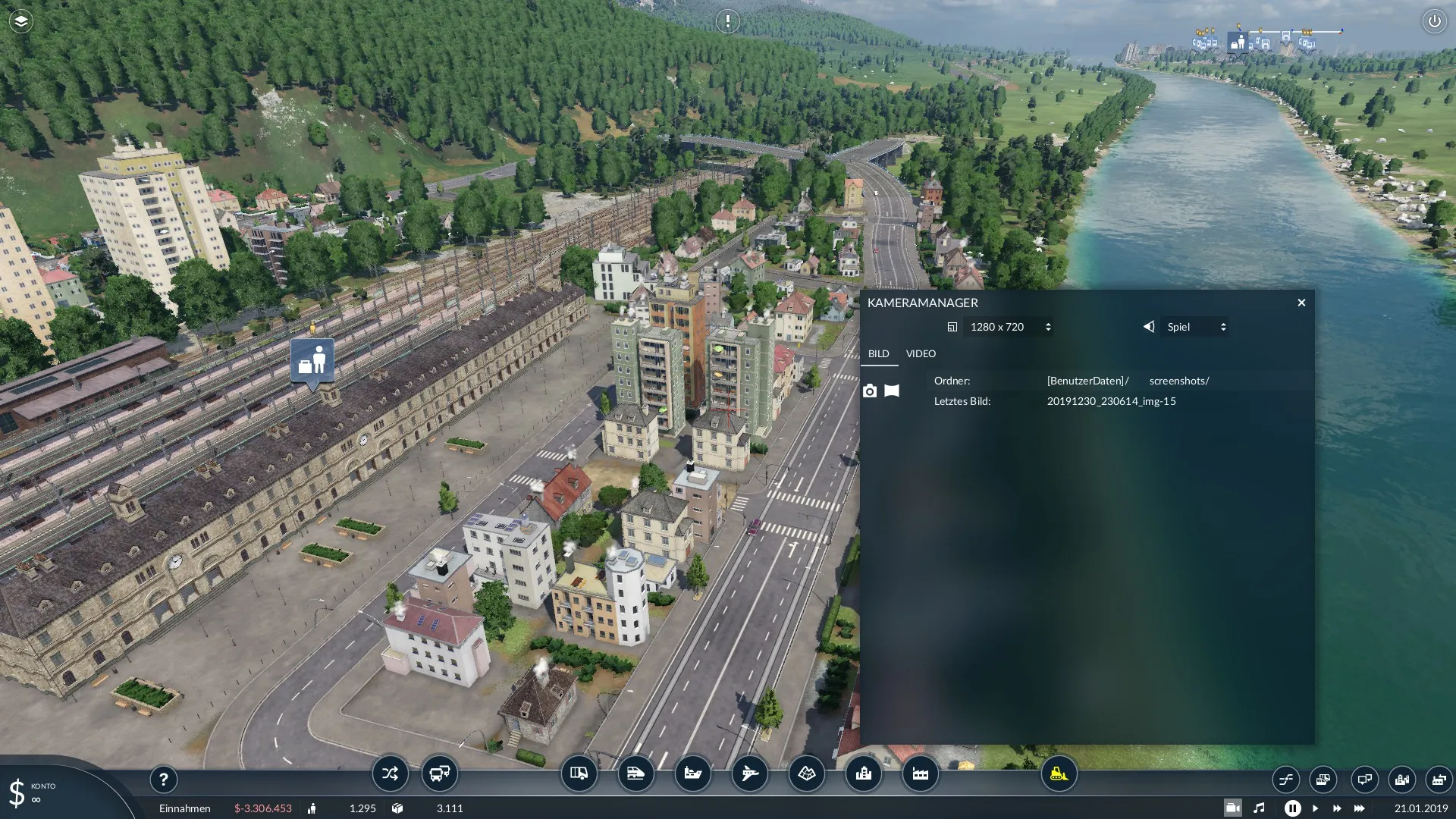Open the rail construction train menu
The image size is (1456, 819).
(635, 774)
